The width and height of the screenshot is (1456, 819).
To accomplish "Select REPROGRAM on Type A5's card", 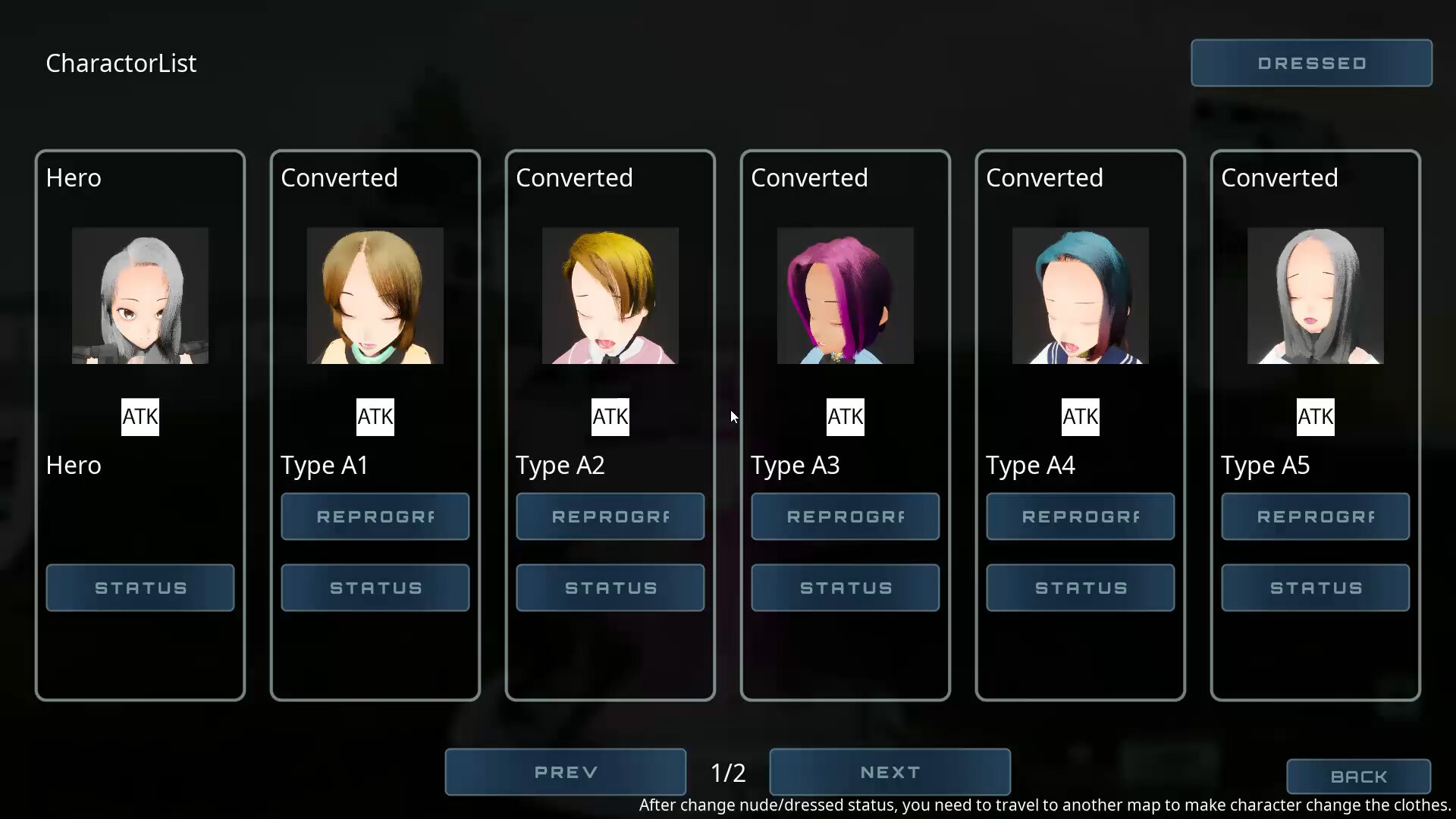I will [x=1315, y=516].
